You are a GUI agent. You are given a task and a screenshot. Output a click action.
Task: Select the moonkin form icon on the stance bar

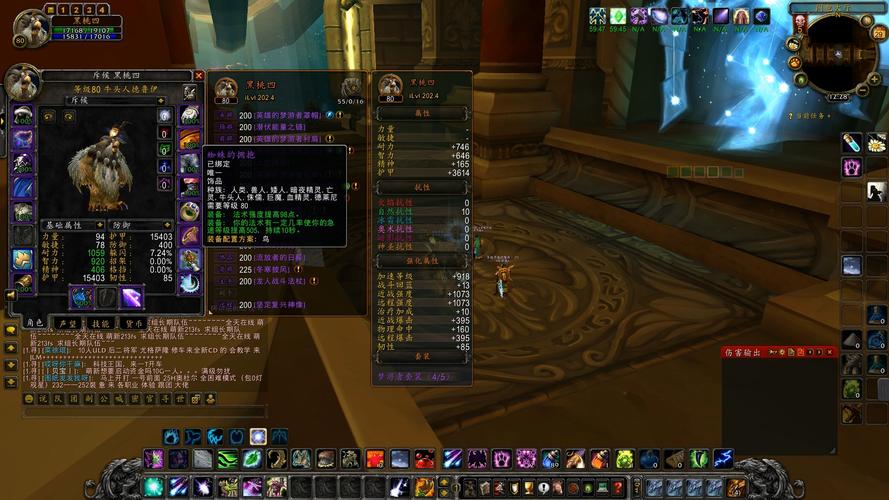click(258, 437)
